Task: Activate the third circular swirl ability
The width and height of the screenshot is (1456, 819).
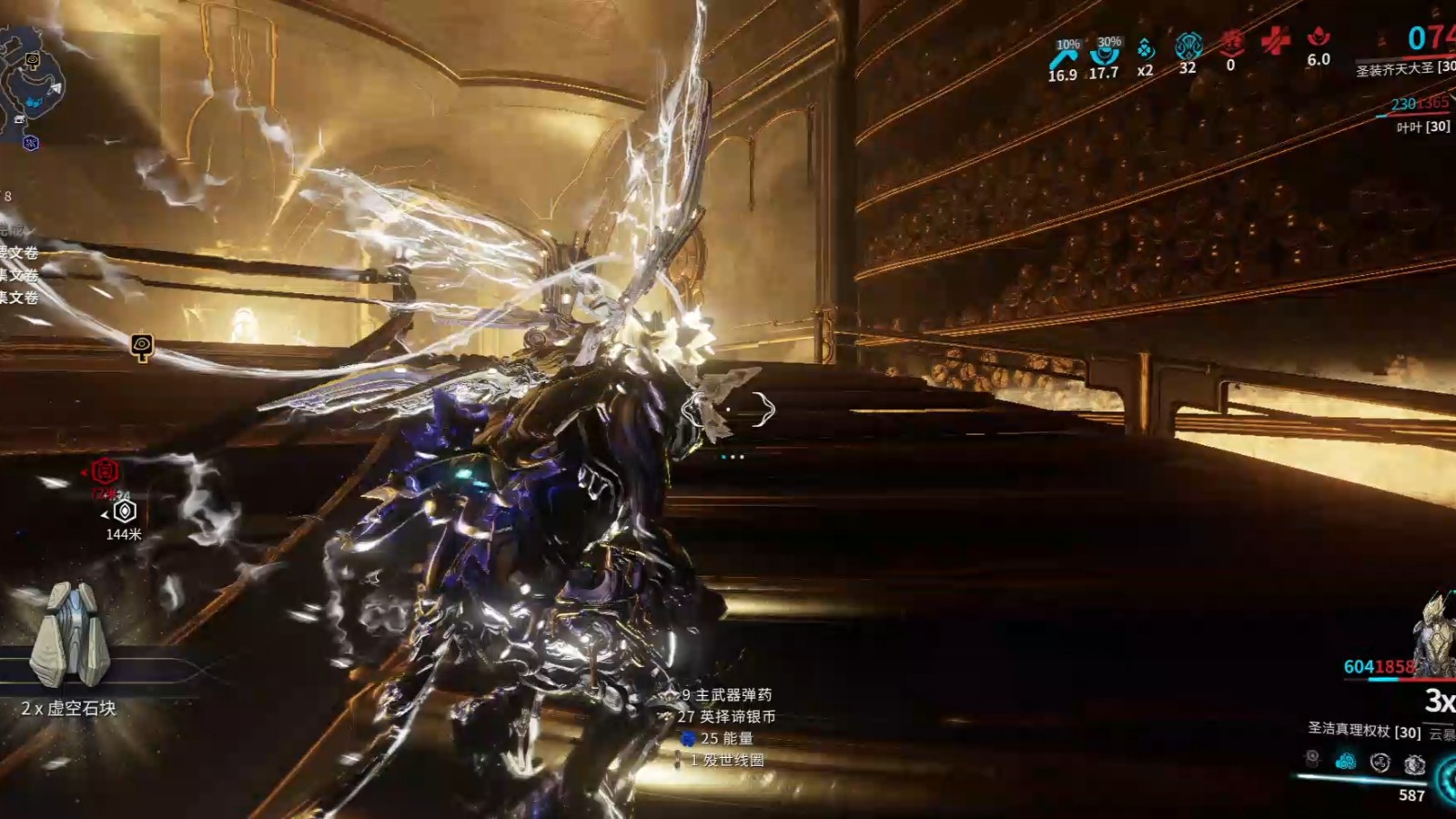Action: (x=1380, y=763)
